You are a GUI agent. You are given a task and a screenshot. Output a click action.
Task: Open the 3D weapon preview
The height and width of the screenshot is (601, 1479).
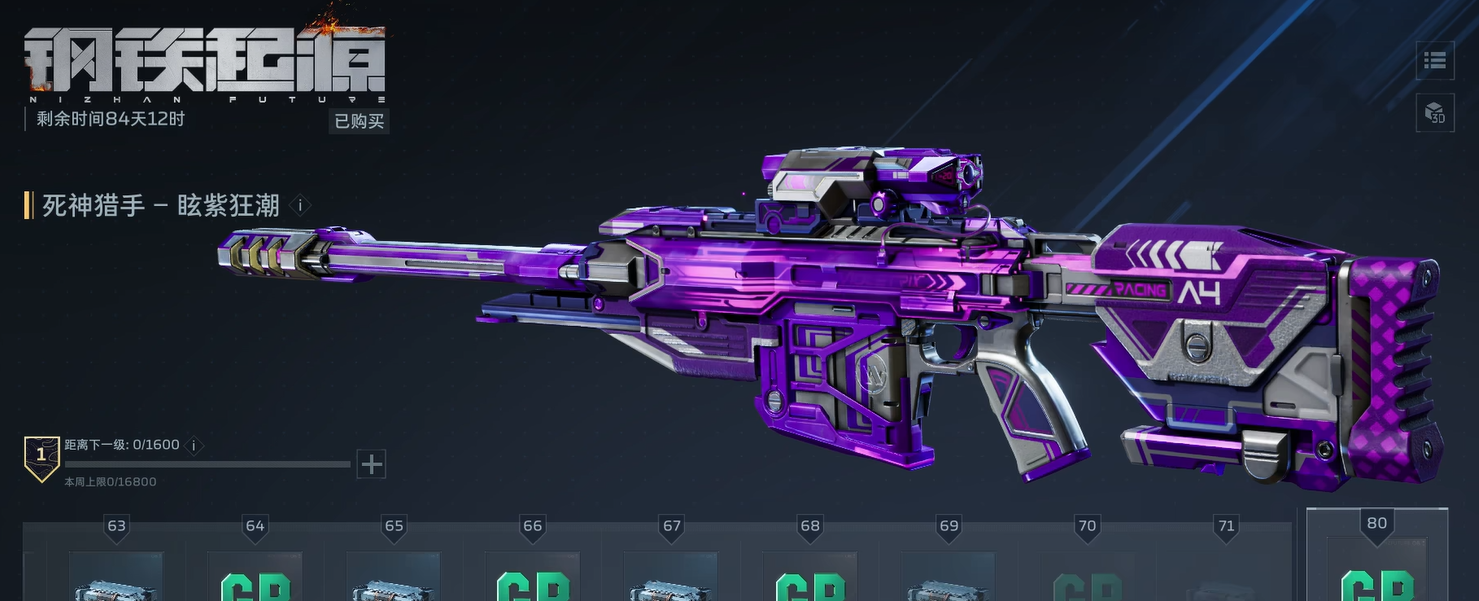(1435, 112)
